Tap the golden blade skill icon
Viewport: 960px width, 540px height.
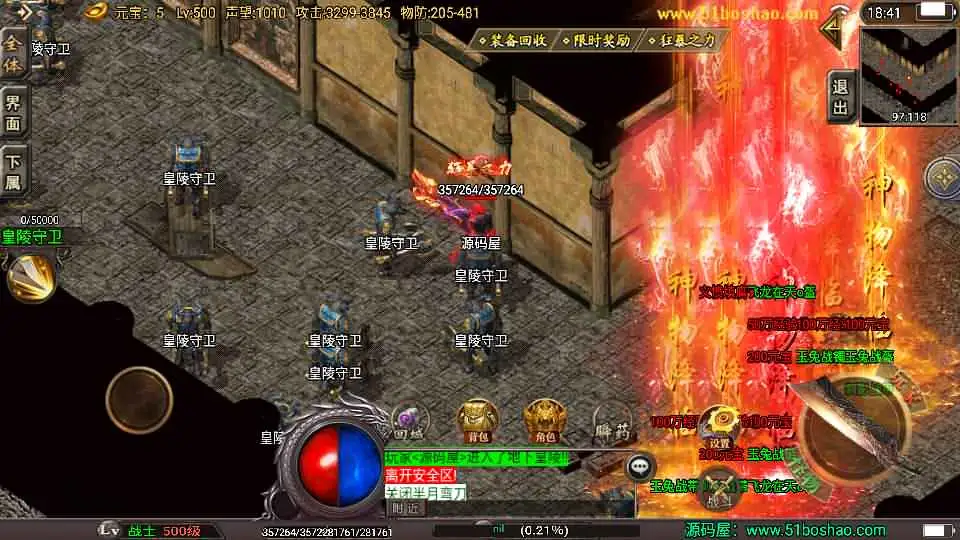click(30, 276)
